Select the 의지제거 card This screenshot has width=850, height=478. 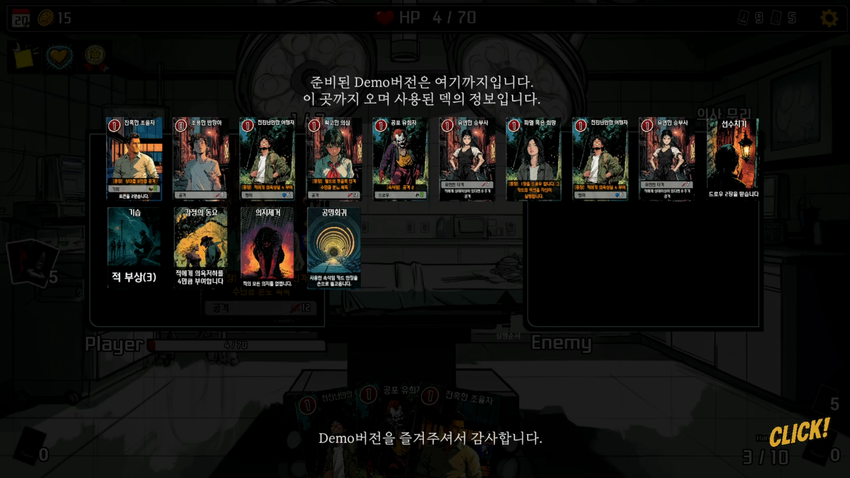click(267, 247)
